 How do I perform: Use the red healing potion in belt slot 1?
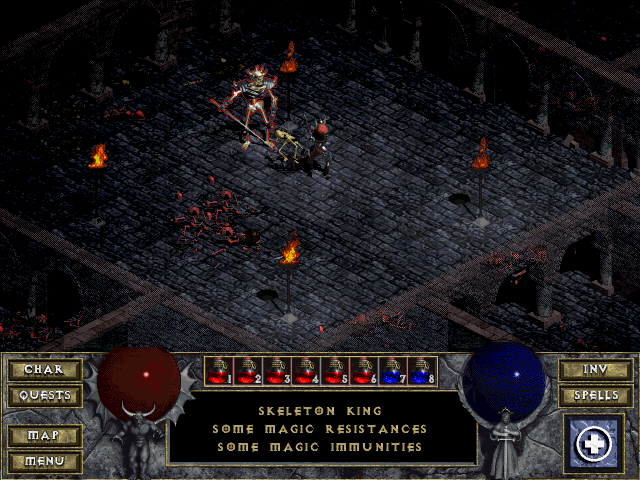click(219, 371)
